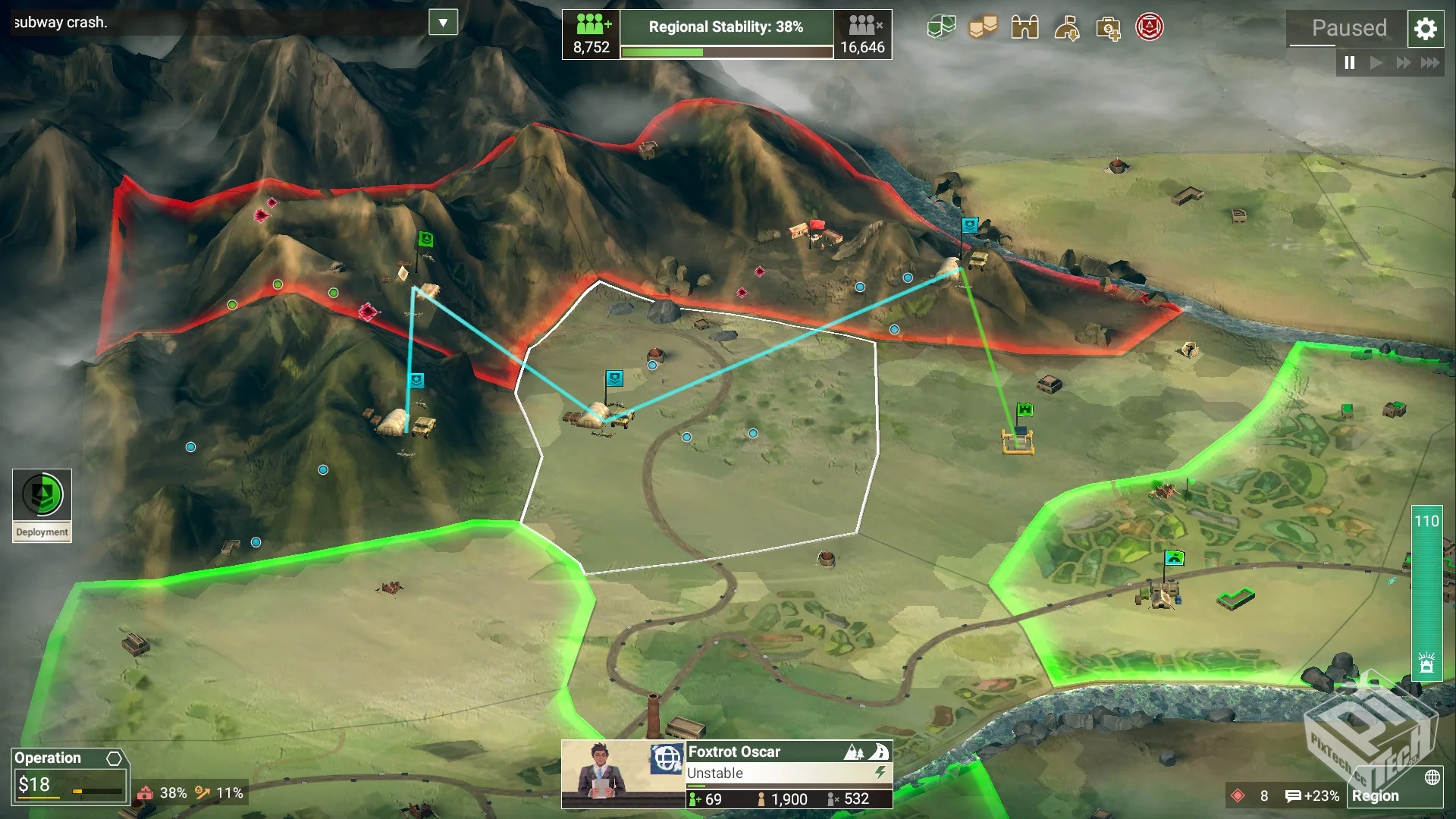The image size is (1456, 819).
Task: Select the tan national soldiers icon
Action: 983,28
